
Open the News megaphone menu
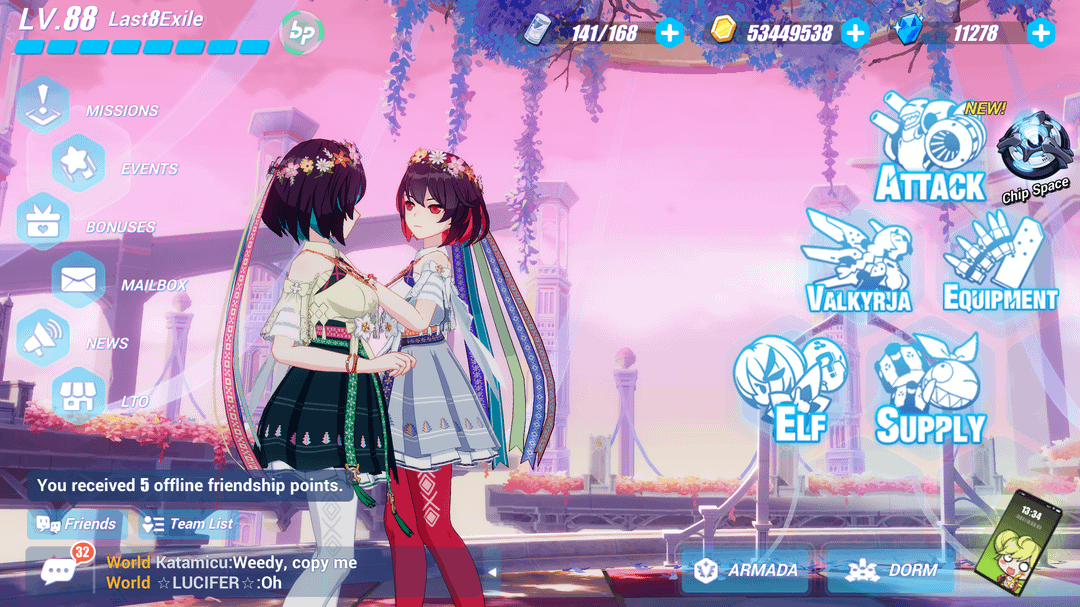click(x=44, y=339)
